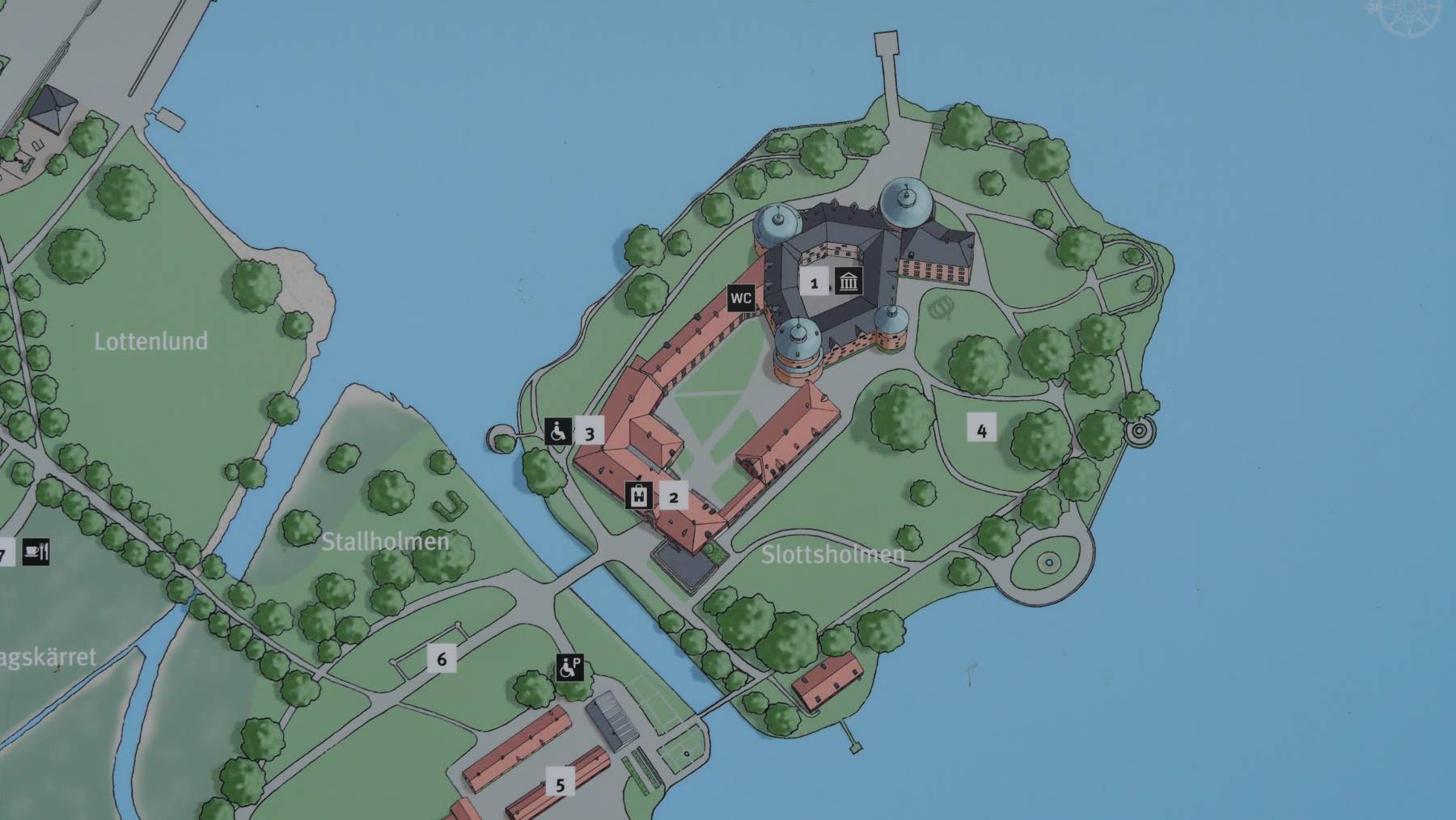
Task: Select map marker number 3
Action: 589,433
